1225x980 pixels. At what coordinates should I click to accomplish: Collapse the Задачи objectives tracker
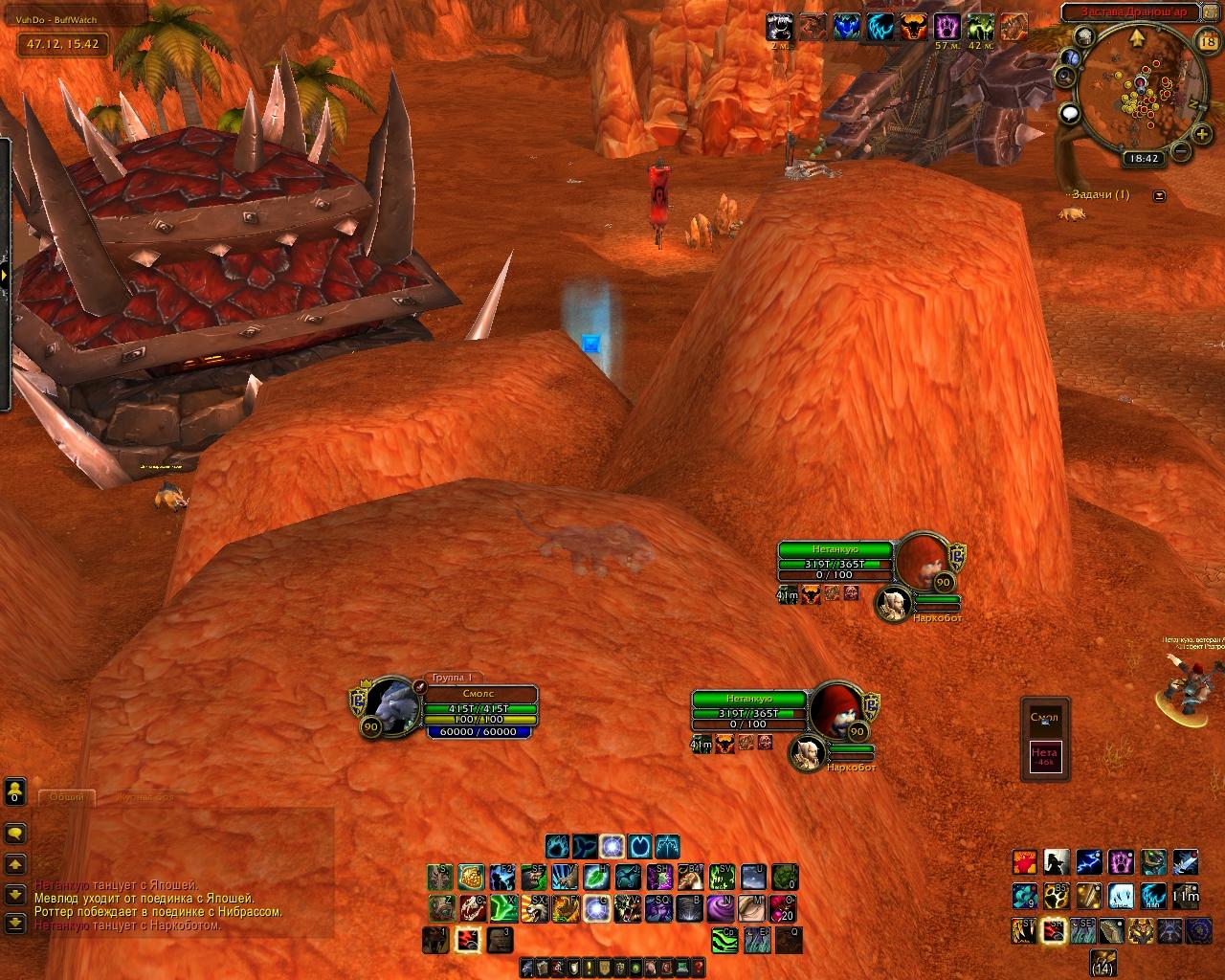pyautogui.click(x=1160, y=195)
